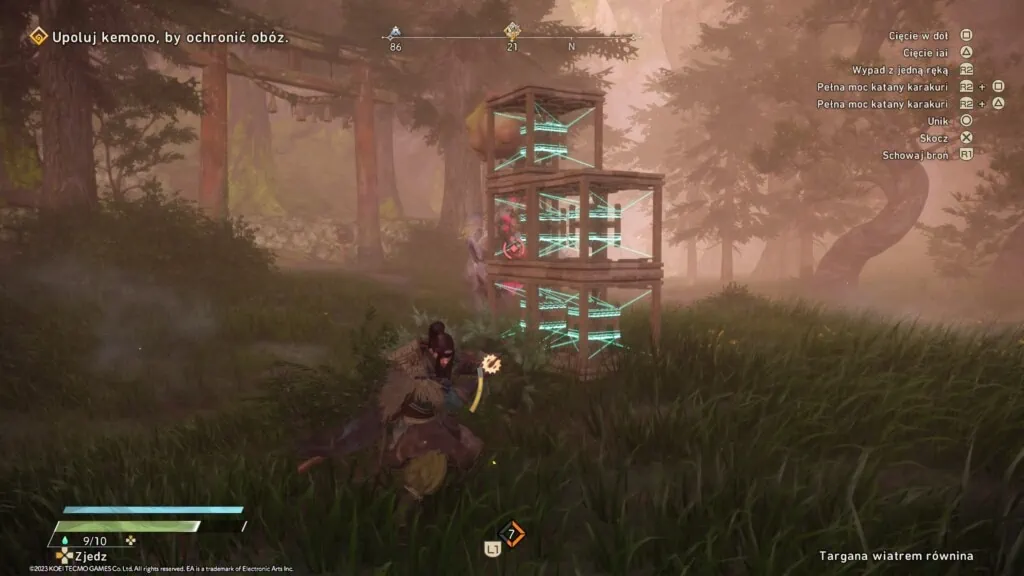This screenshot has width=1024, height=576.
Task: Click the blue tent camp marker on compass
Action: point(395,32)
